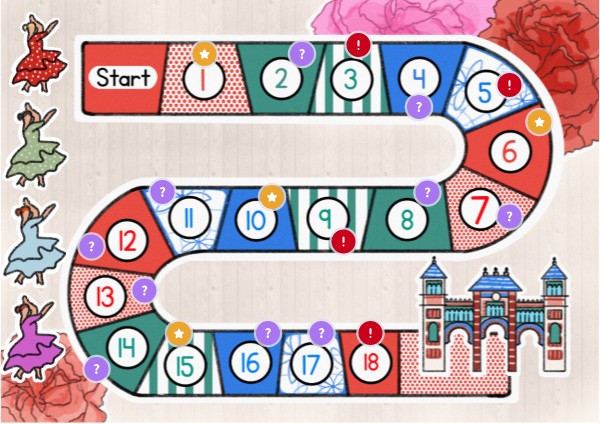Viewport: 600px width, 424px height.
Task: Select the star badge beside tile 6
Action: pyautogui.click(x=539, y=122)
